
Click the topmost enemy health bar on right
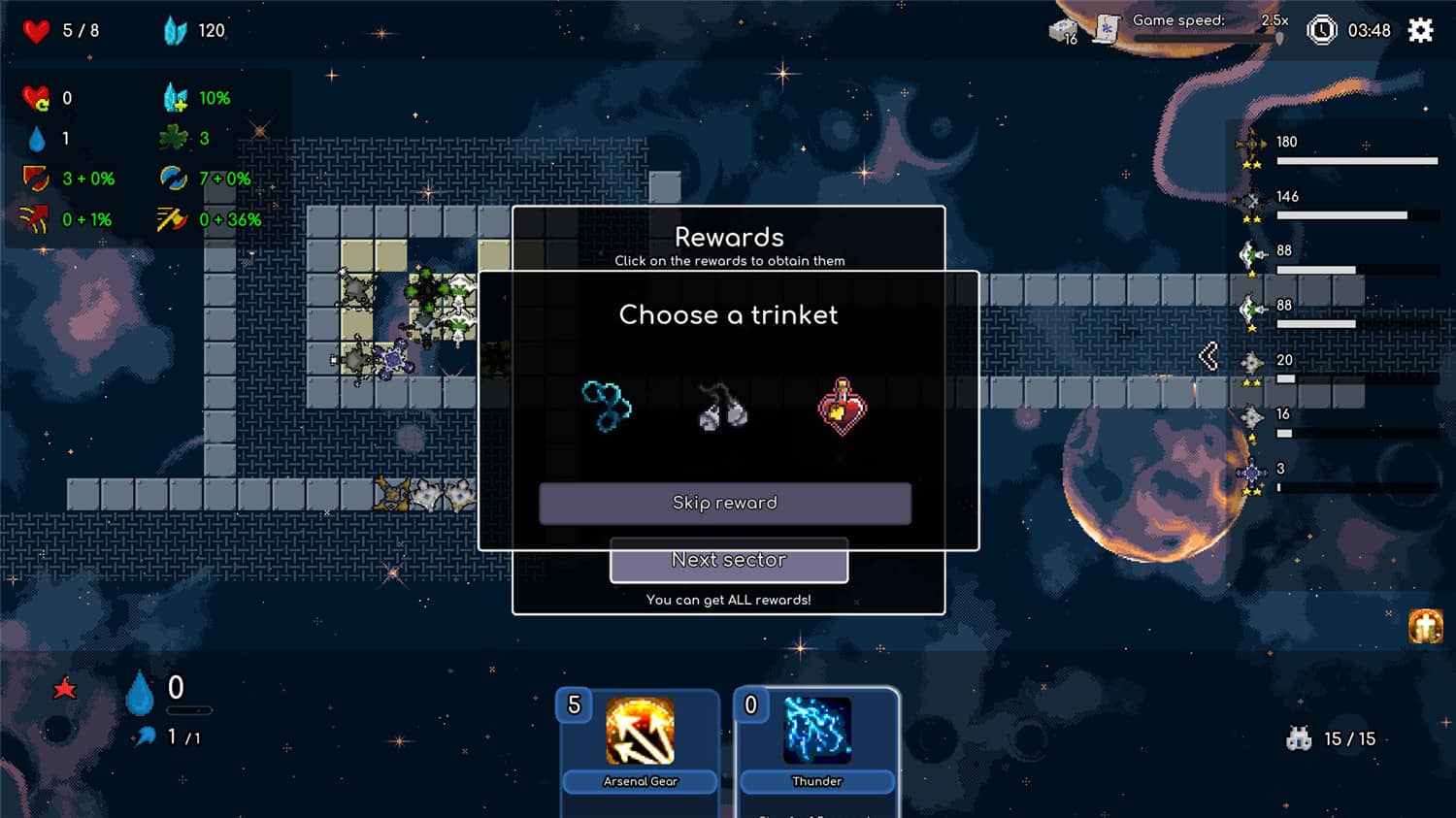(1359, 161)
